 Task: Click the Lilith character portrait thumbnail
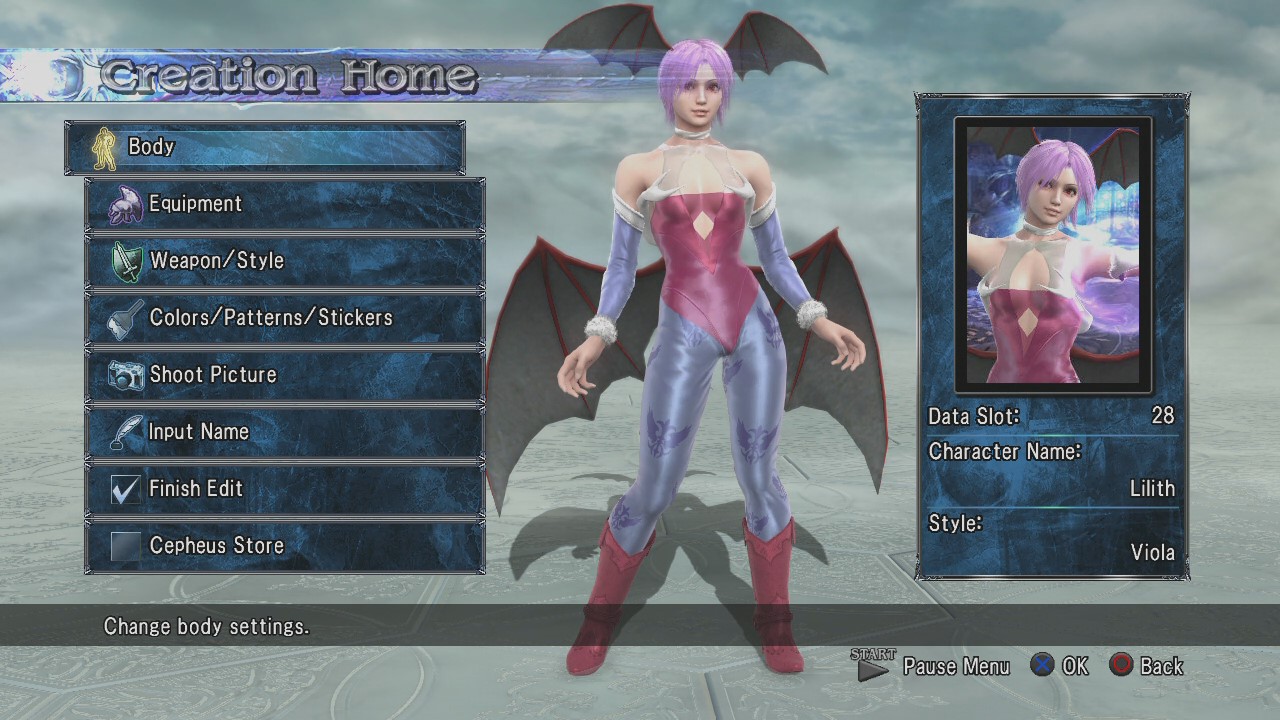(x=1053, y=254)
